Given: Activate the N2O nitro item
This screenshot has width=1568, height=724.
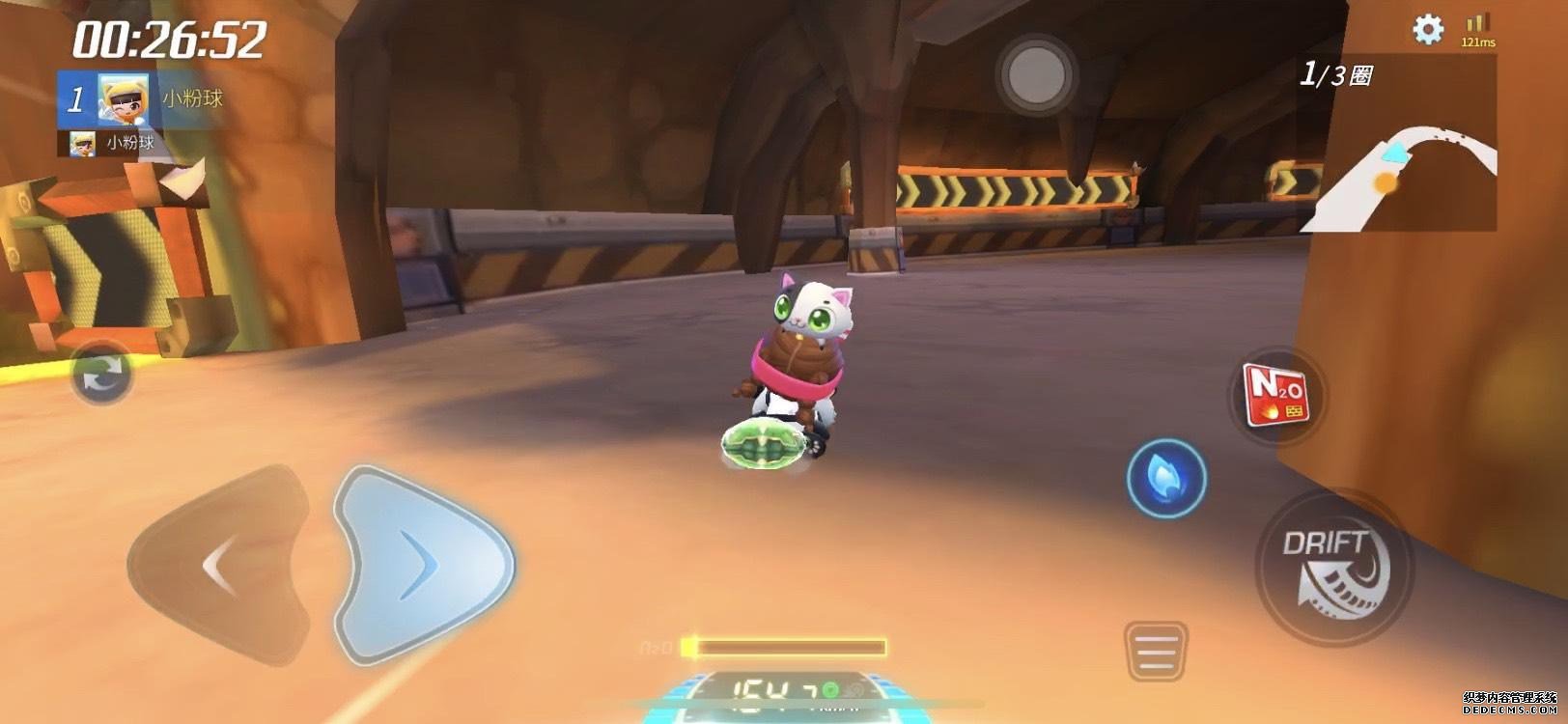Looking at the screenshot, I should (x=1277, y=397).
